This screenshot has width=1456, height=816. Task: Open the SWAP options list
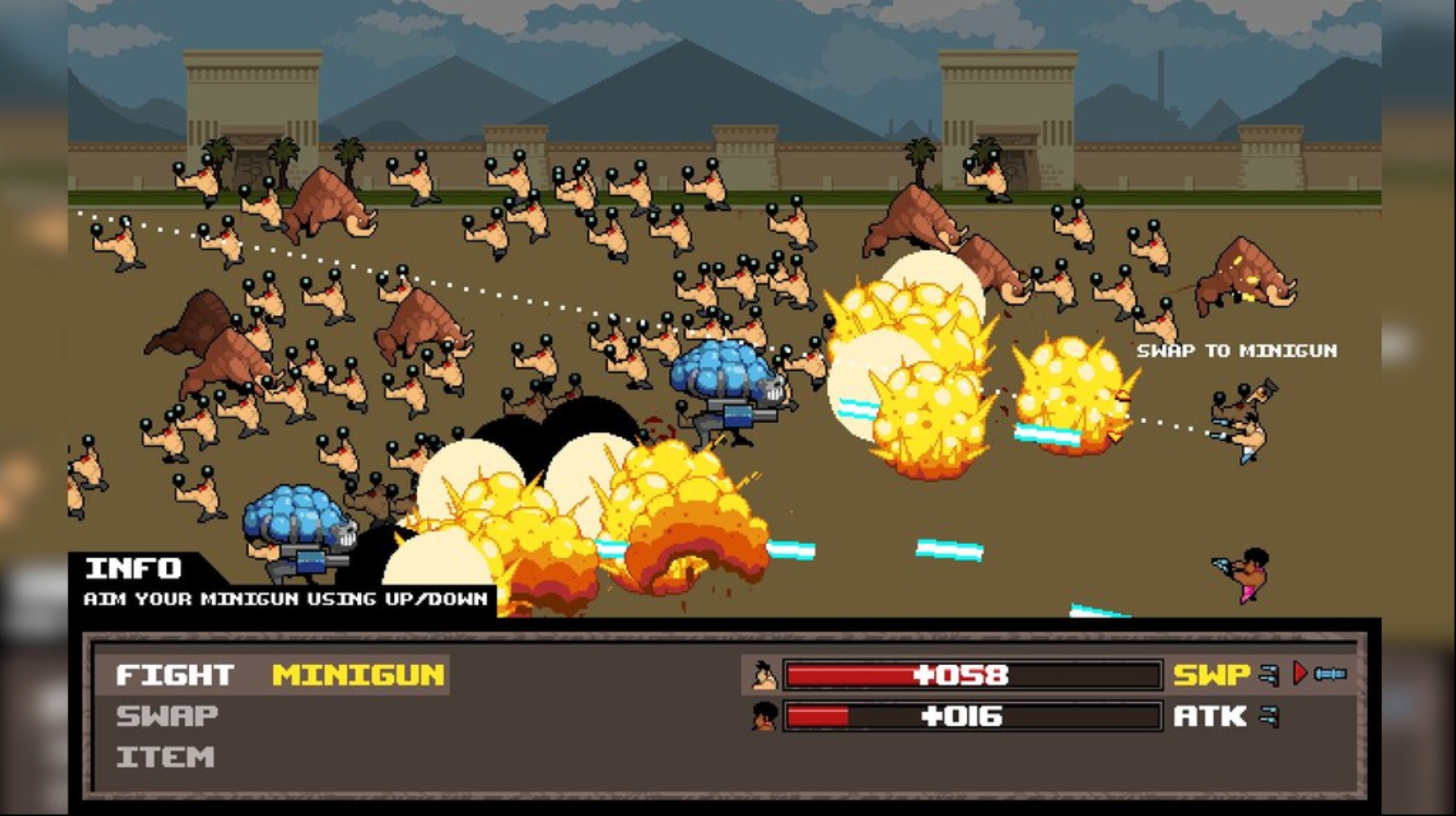(x=165, y=716)
